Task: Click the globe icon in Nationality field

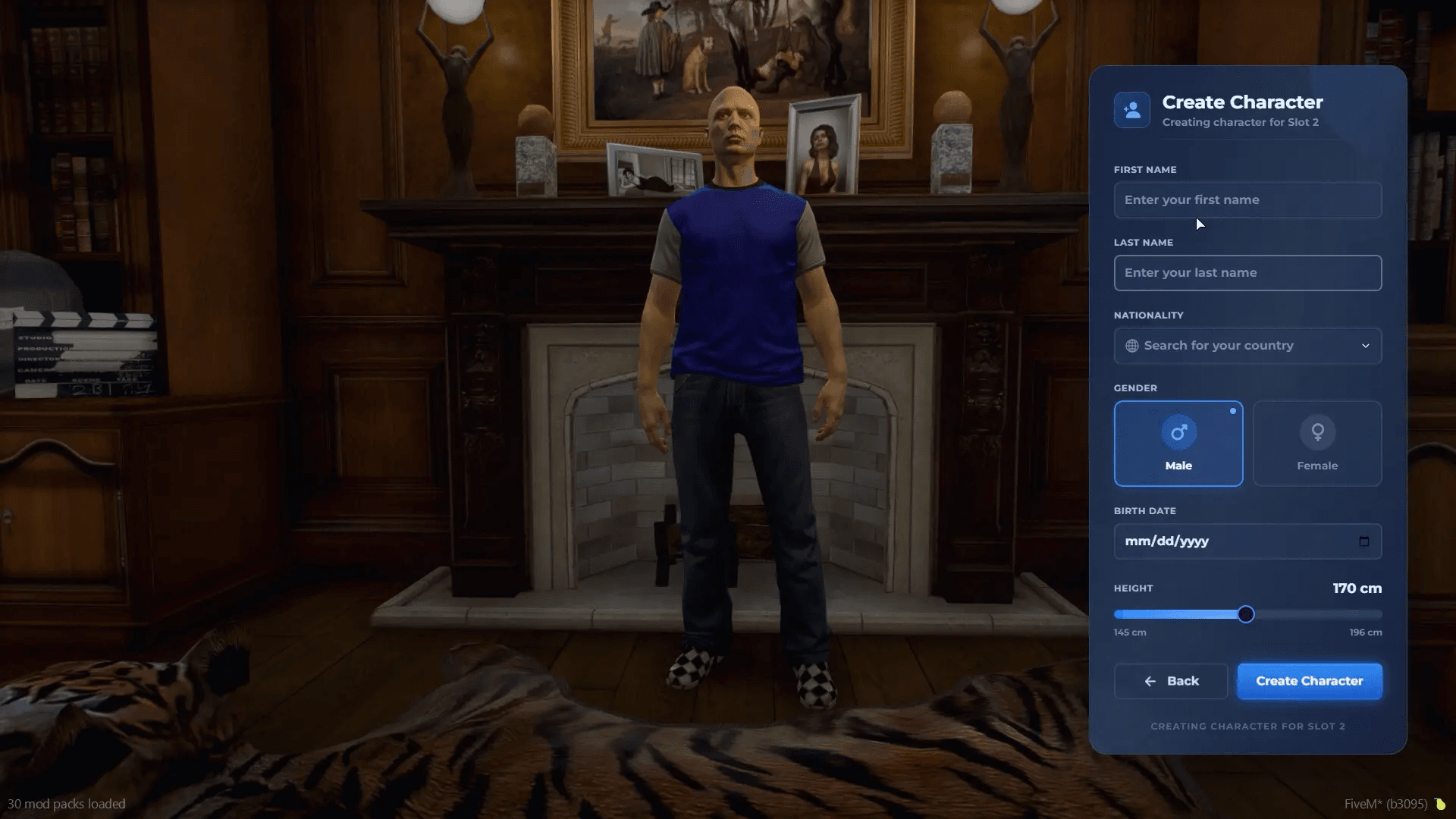Action: 1131,345
